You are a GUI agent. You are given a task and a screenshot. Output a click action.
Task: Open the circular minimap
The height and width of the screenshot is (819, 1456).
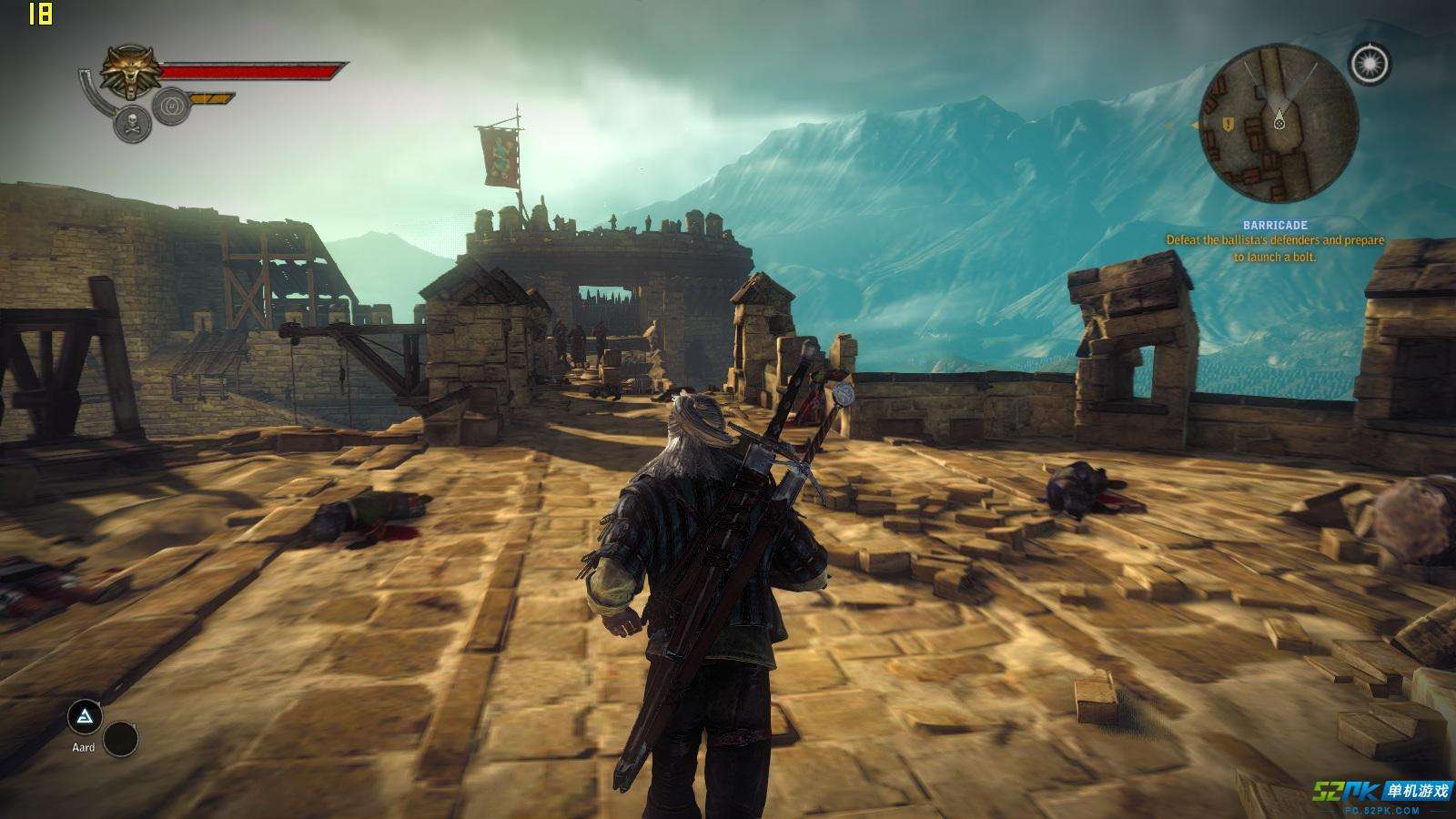pos(1279,126)
